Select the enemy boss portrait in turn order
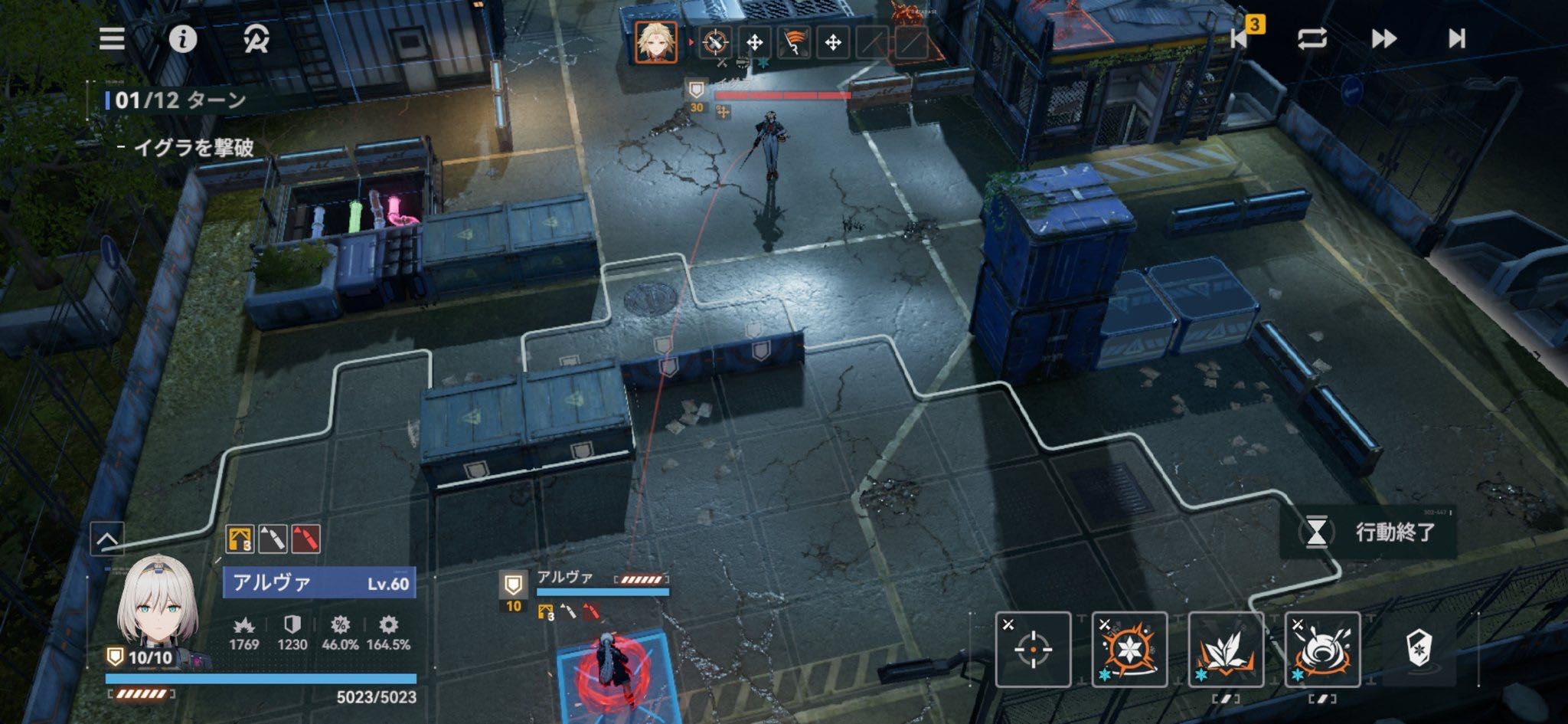Image resolution: width=1568 pixels, height=724 pixels. pos(656,41)
